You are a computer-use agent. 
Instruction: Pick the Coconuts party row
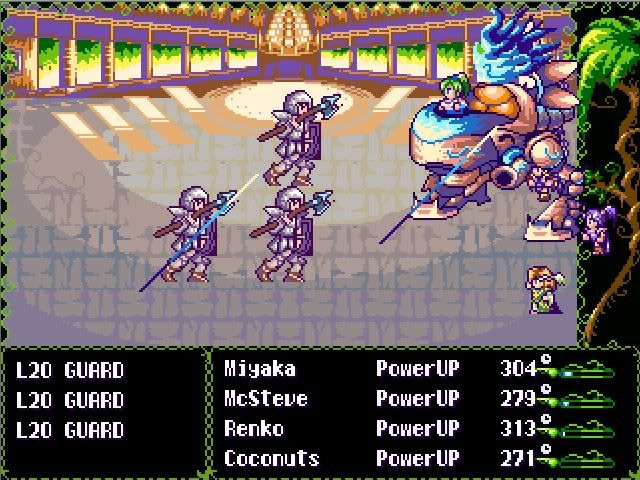[271, 459]
